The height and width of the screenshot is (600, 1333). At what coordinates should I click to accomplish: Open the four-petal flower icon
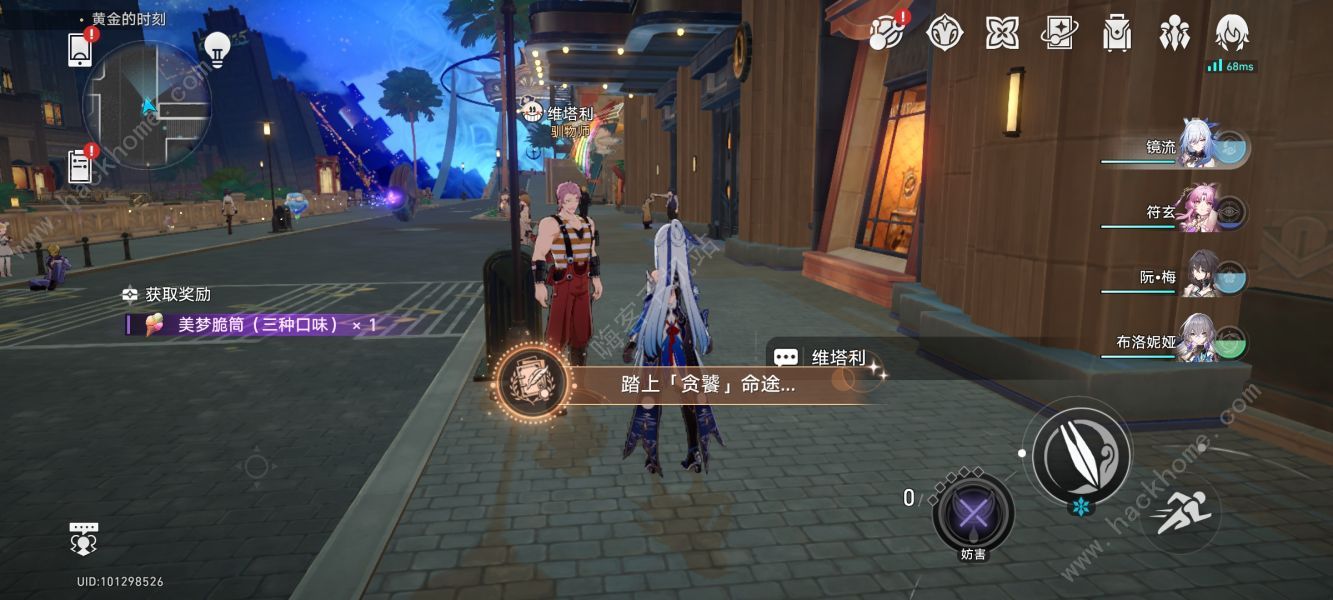pos(1001,33)
